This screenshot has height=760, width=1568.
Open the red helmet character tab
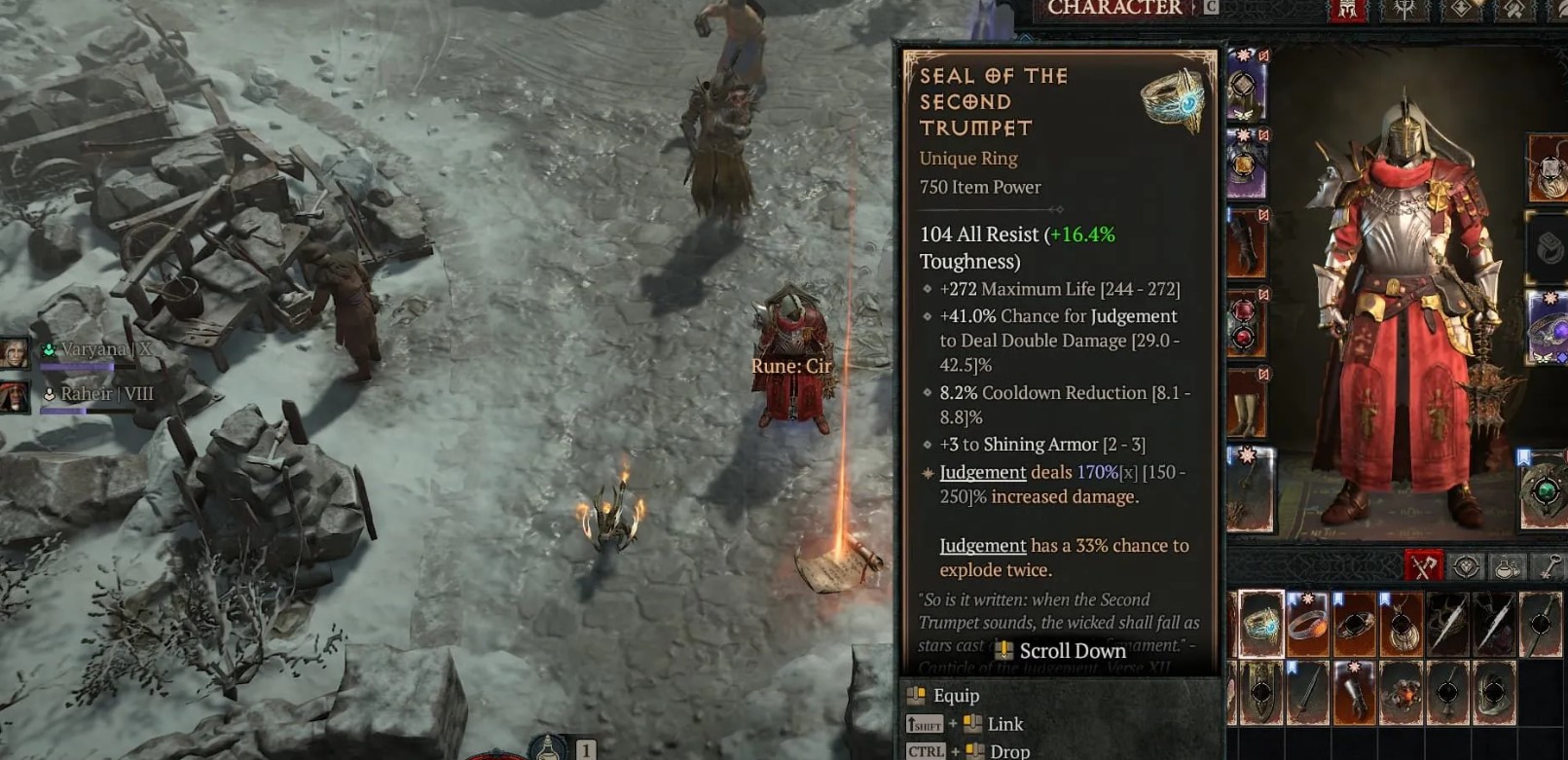pyautogui.click(x=1348, y=10)
